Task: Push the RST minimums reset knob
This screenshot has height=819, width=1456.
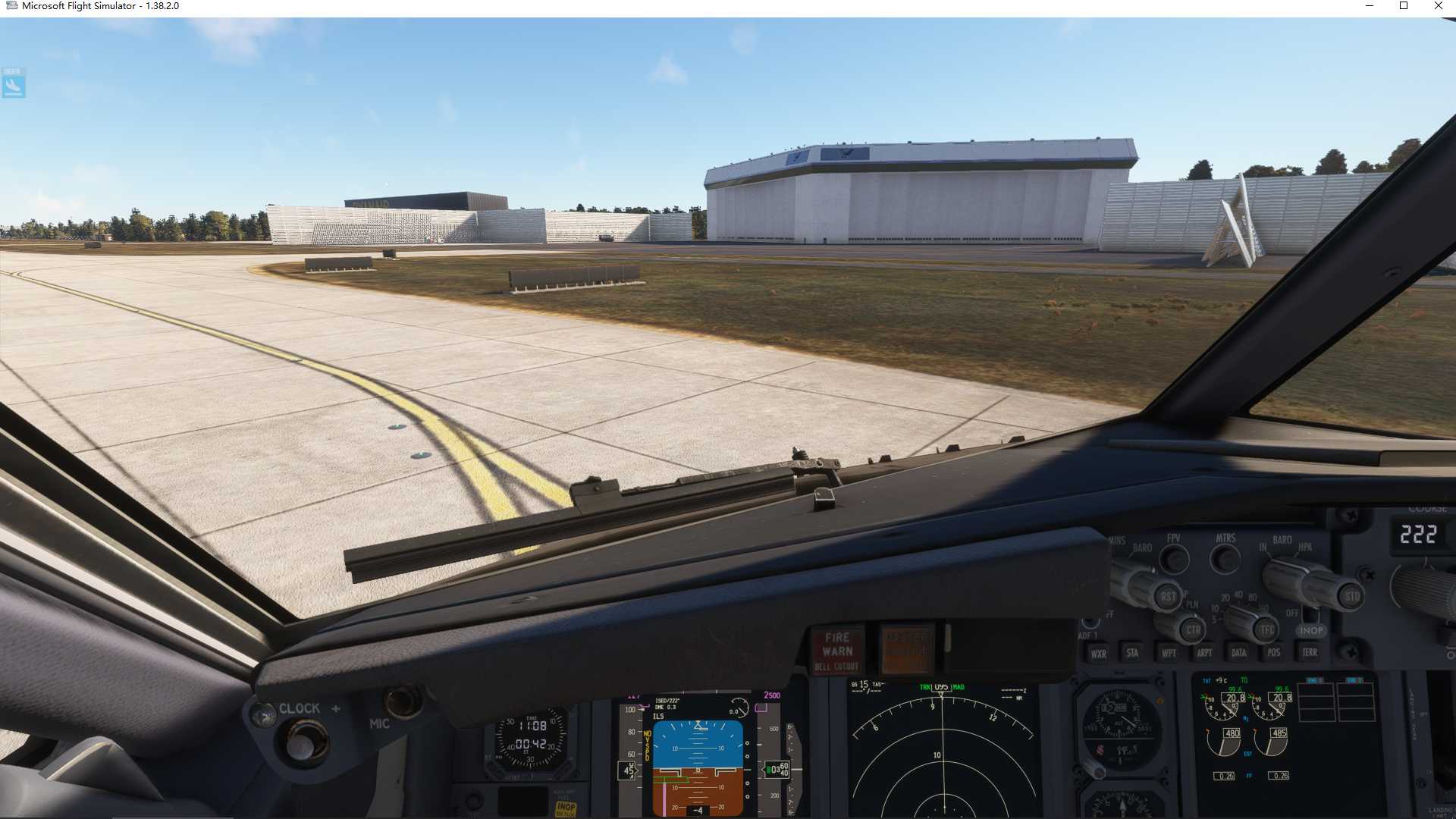Action: 1168,597
